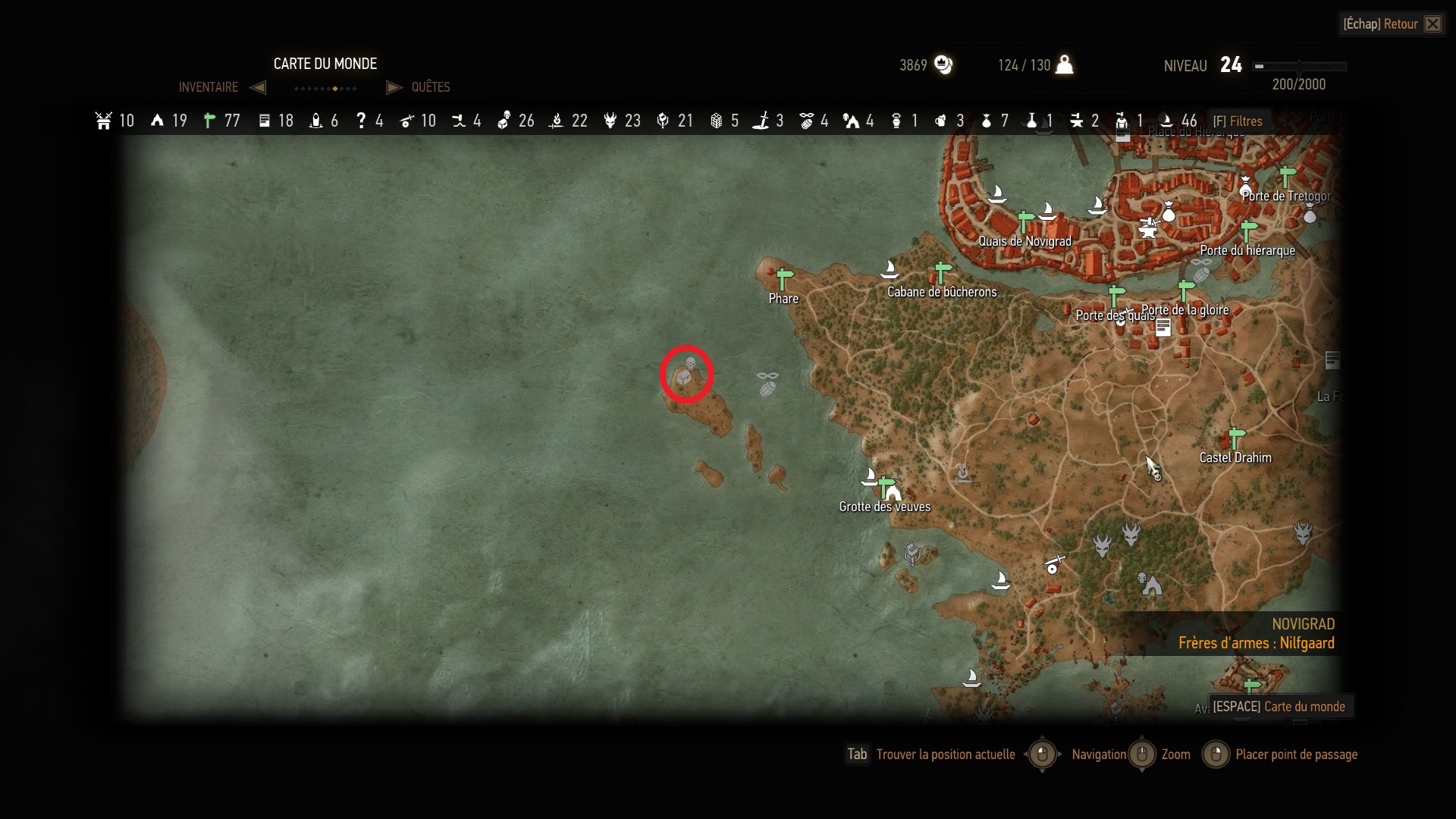Select the Cabane de bûcherons signpost

(x=943, y=273)
